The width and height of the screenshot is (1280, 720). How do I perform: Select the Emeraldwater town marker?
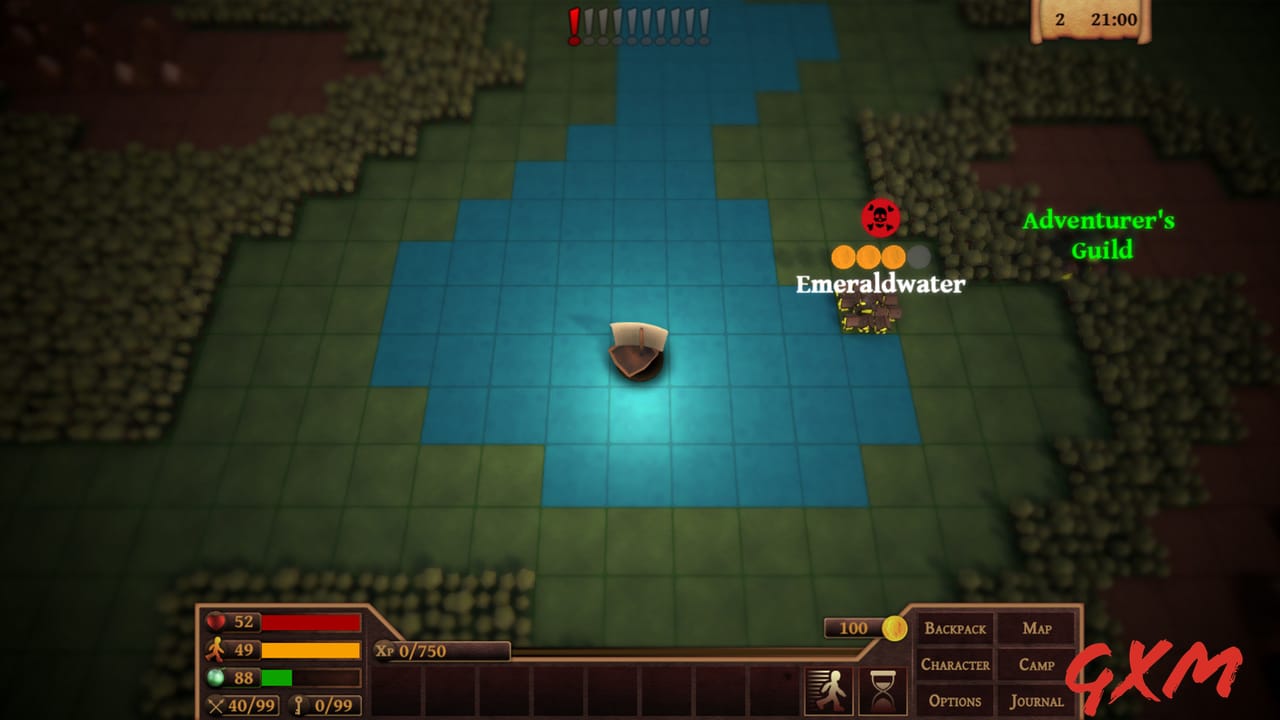pos(868,311)
